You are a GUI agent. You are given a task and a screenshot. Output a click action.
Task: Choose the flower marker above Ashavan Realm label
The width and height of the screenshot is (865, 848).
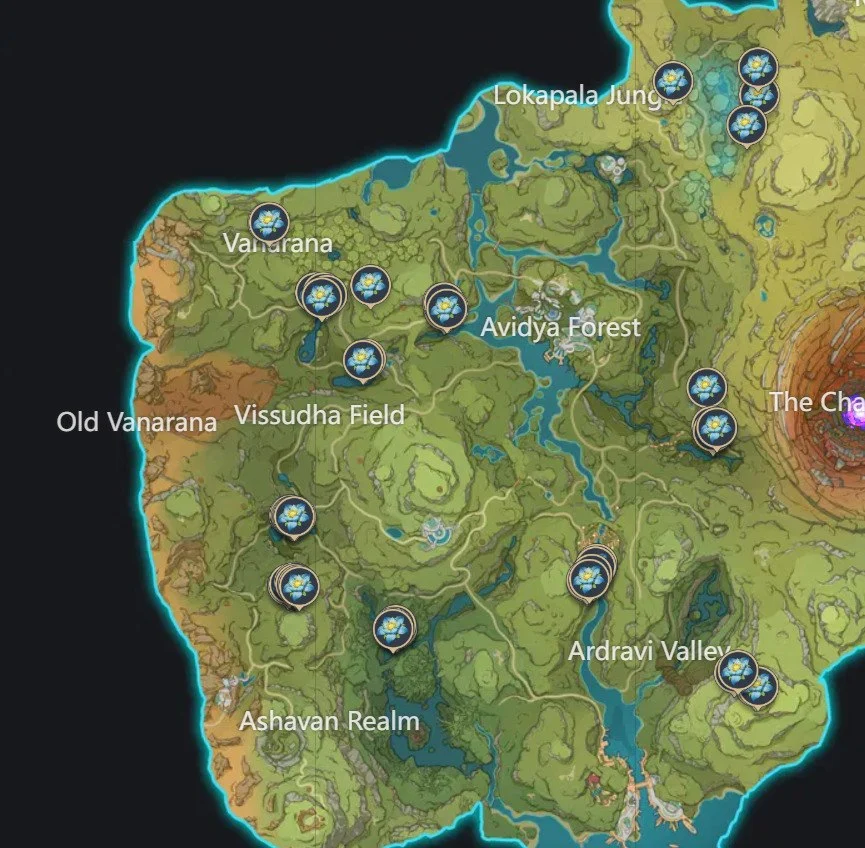[x=391, y=628]
